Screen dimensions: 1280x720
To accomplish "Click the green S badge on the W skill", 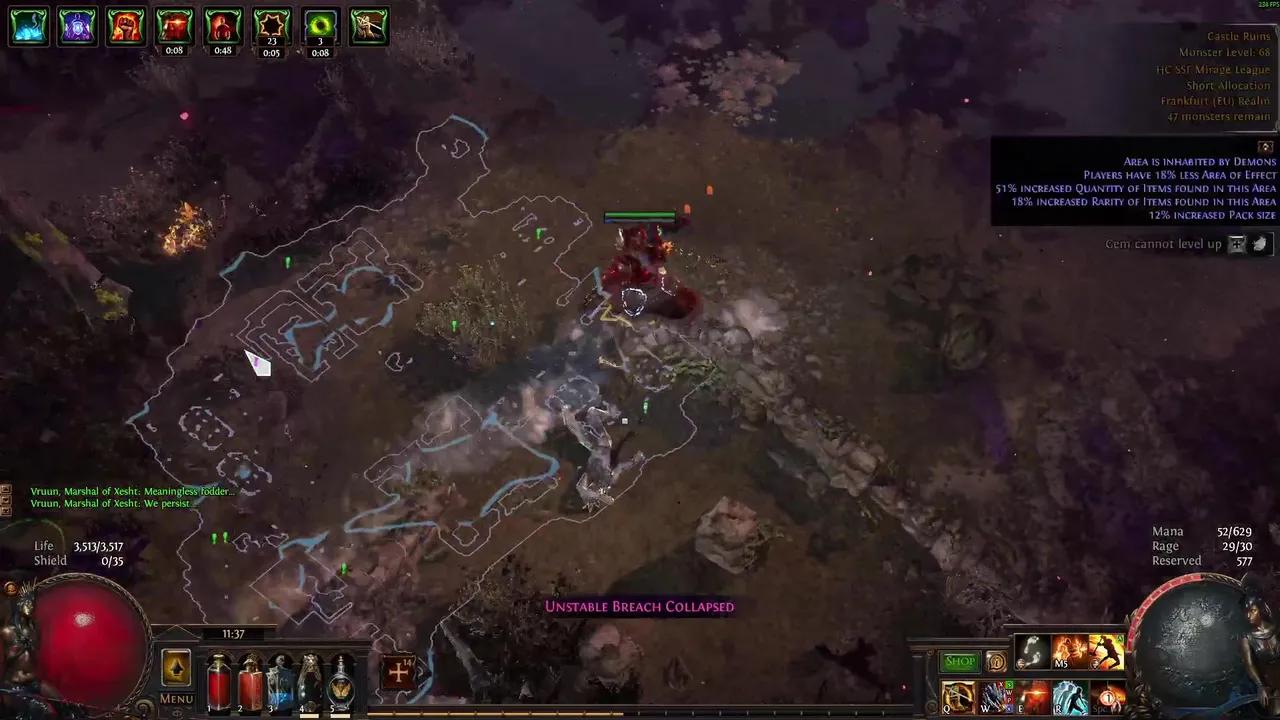I will click(1009, 685).
